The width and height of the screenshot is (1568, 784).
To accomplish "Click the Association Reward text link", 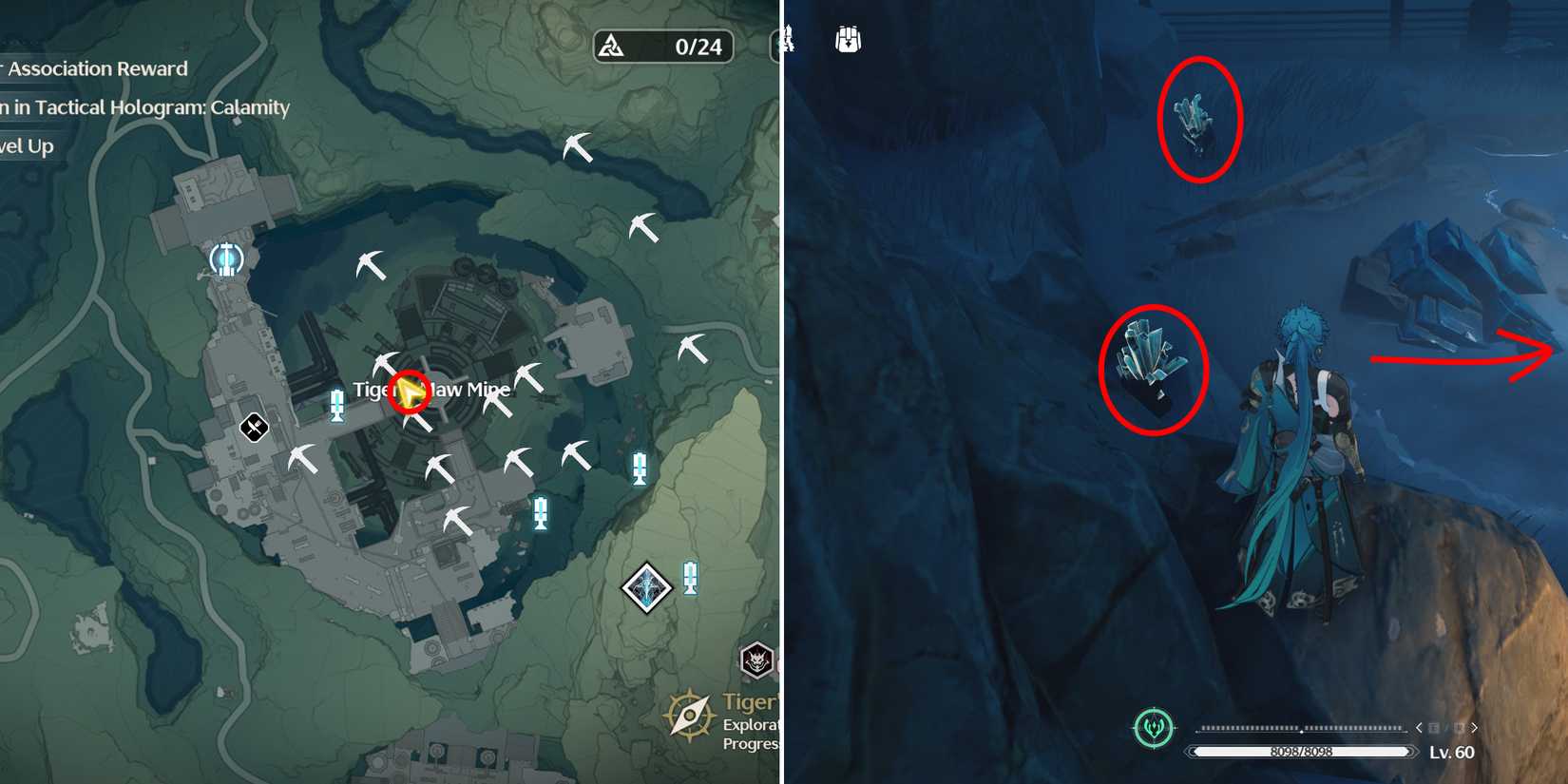I will tap(93, 68).
